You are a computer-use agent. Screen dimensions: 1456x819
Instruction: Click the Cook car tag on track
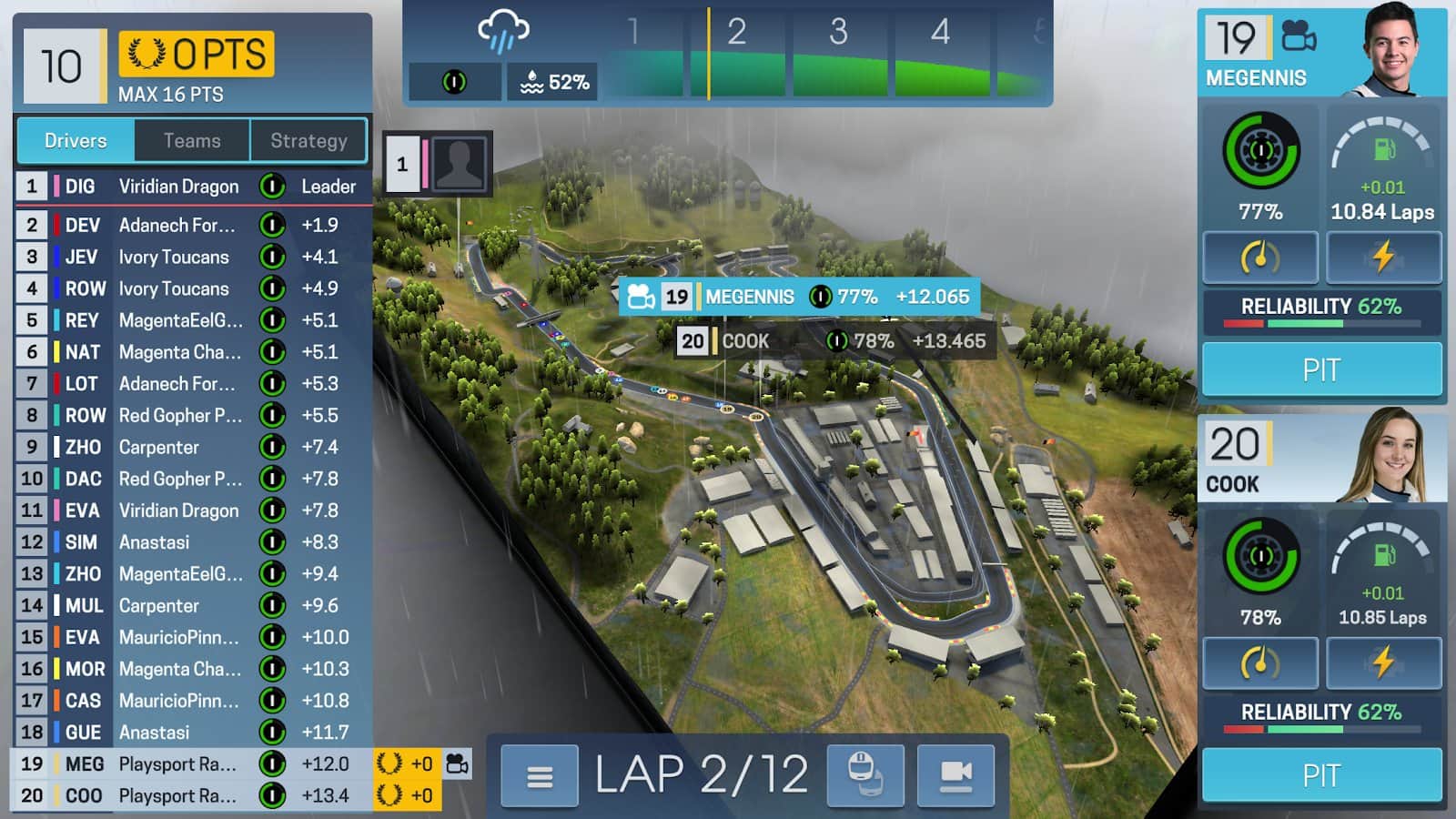point(832,341)
